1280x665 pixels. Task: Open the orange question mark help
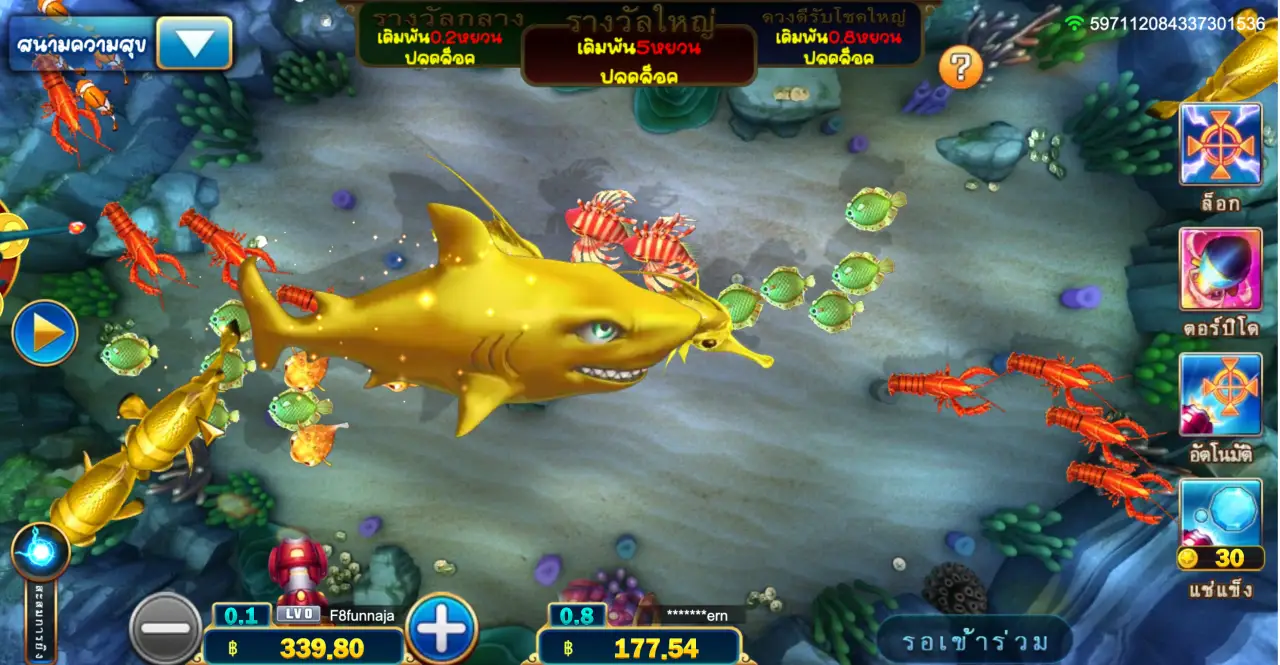coord(960,68)
